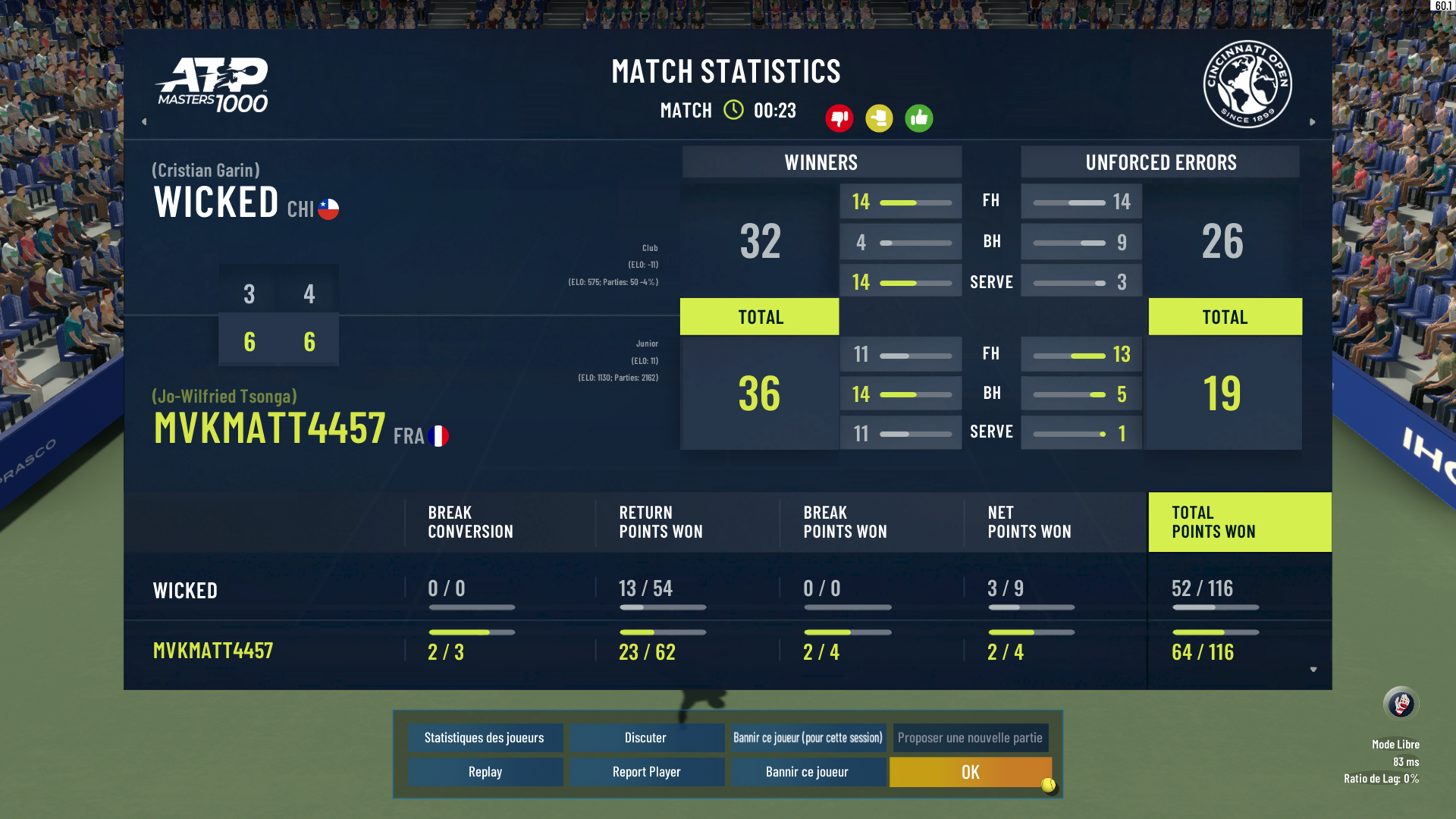Give a red thumbs-down rating
This screenshot has width=1456, height=819.
point(839,118)
